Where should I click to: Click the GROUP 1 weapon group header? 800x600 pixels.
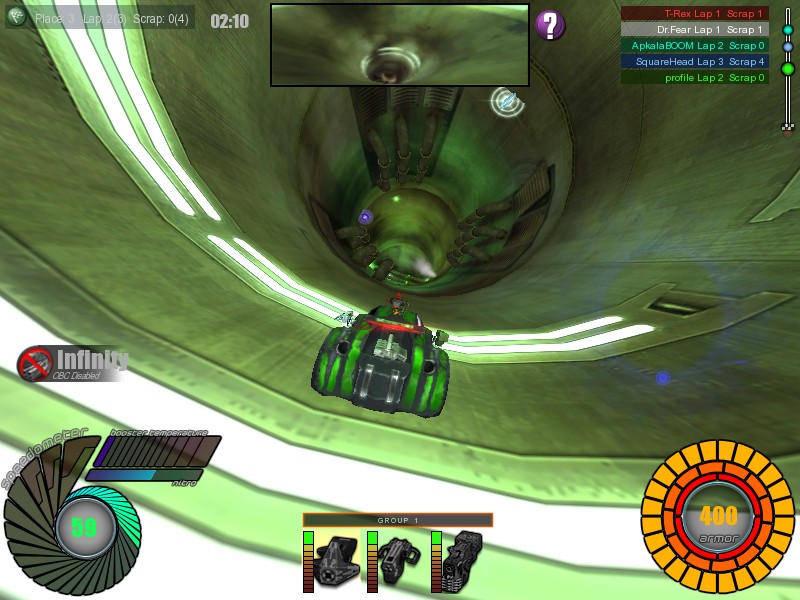398,520
